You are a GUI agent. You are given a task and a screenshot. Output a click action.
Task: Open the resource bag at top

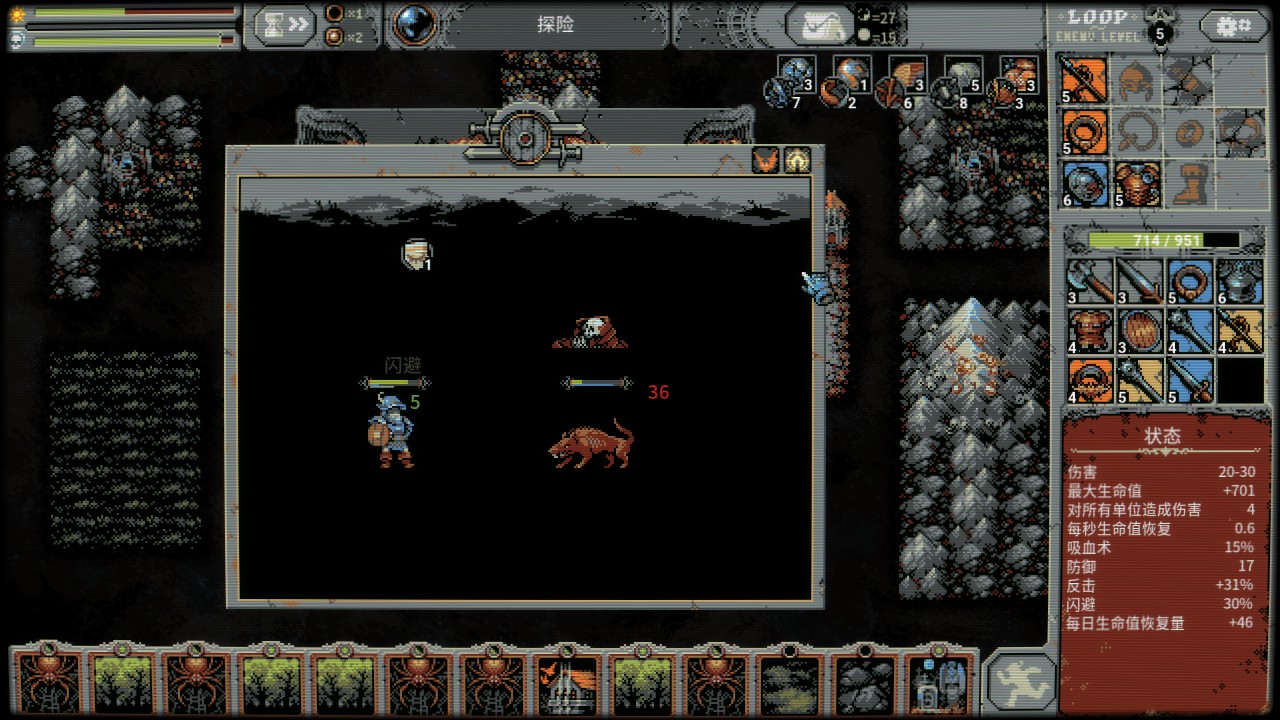[820, 26]
